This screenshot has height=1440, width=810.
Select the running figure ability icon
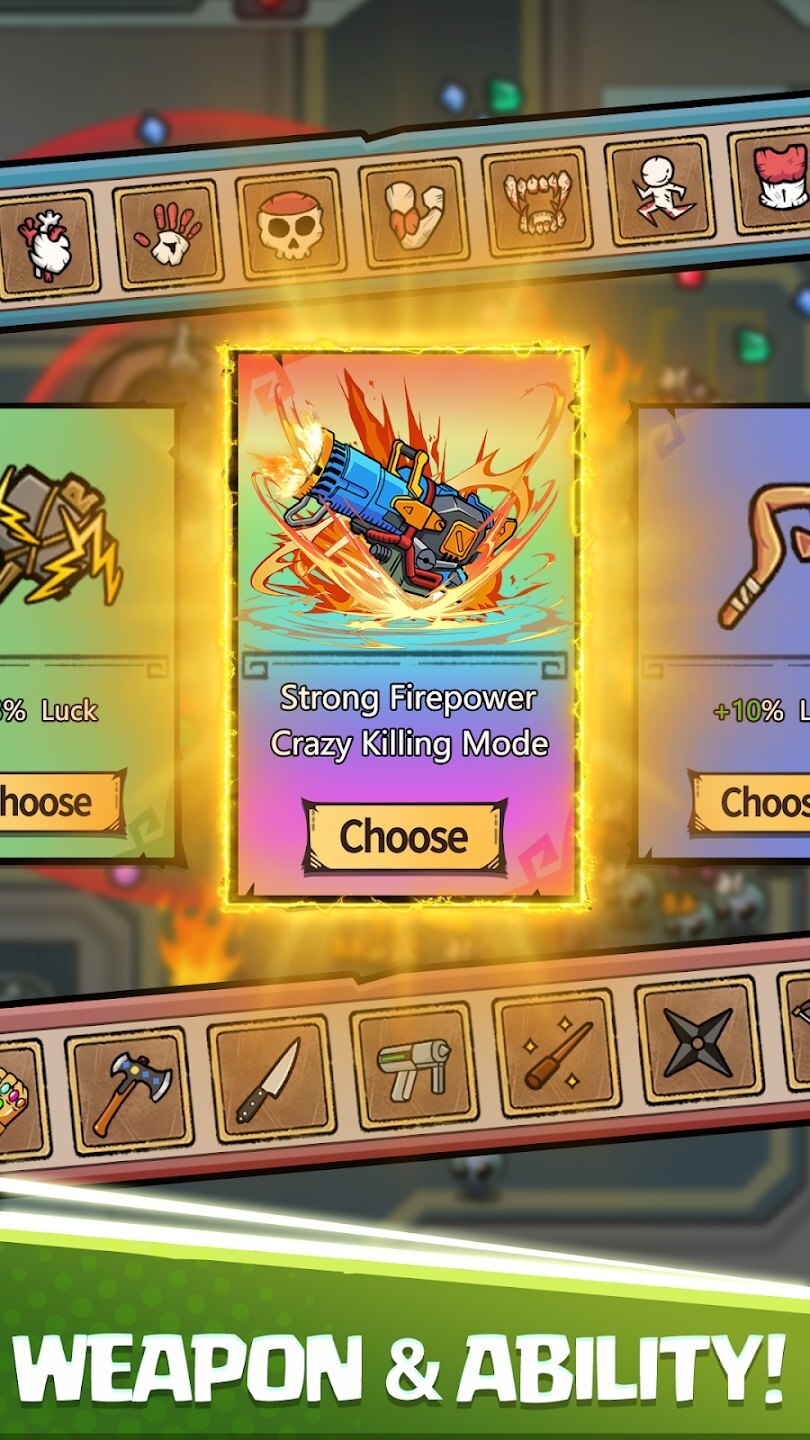[659, 188]
